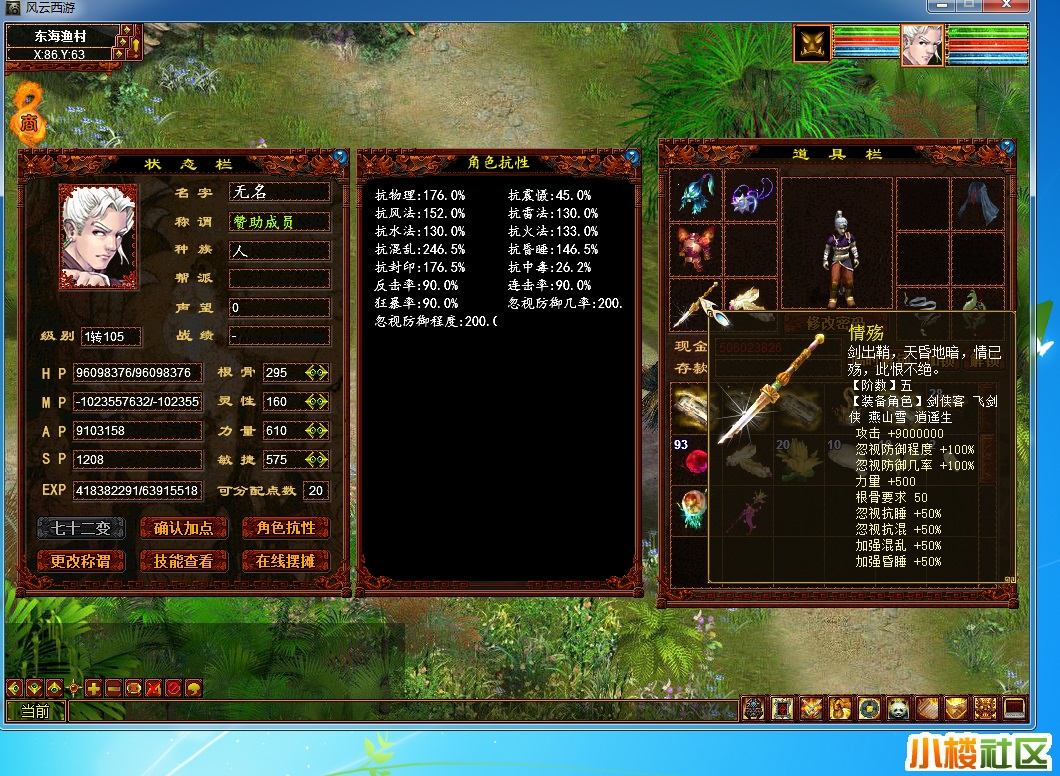The height and width of the screenshot is (776, 1060).
Task: Open the 七十二变 transformation button
Action: (x=81, y=528)
